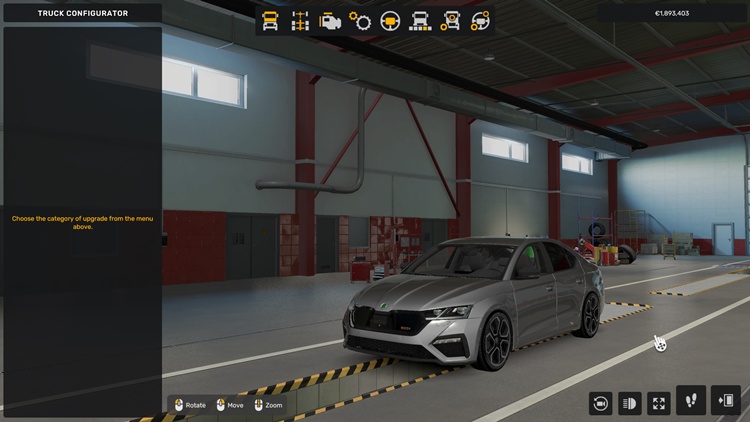Open the truck exterior accessories category

tap(451, 20)
